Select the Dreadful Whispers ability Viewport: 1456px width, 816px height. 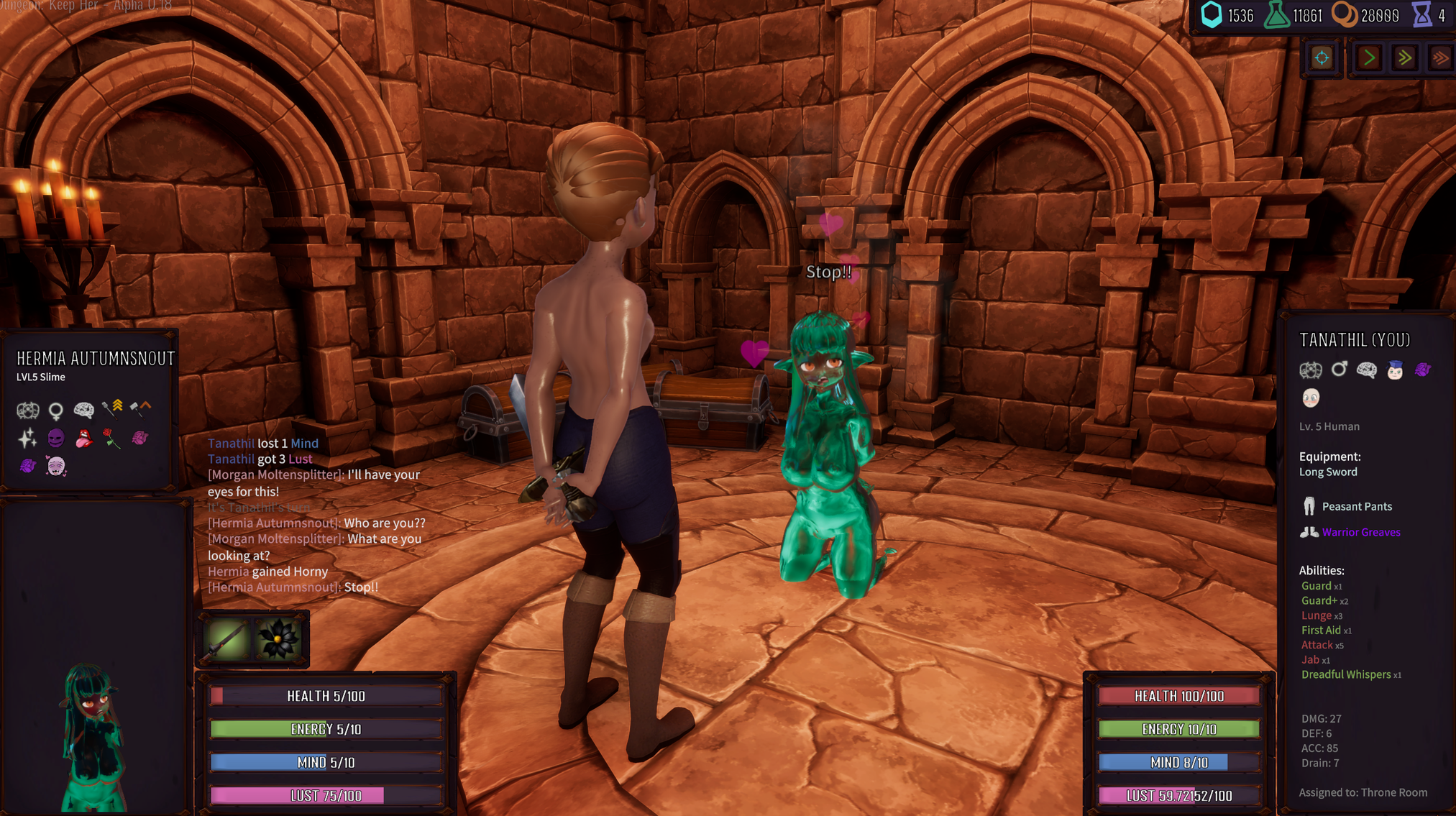pos(1346,674)
